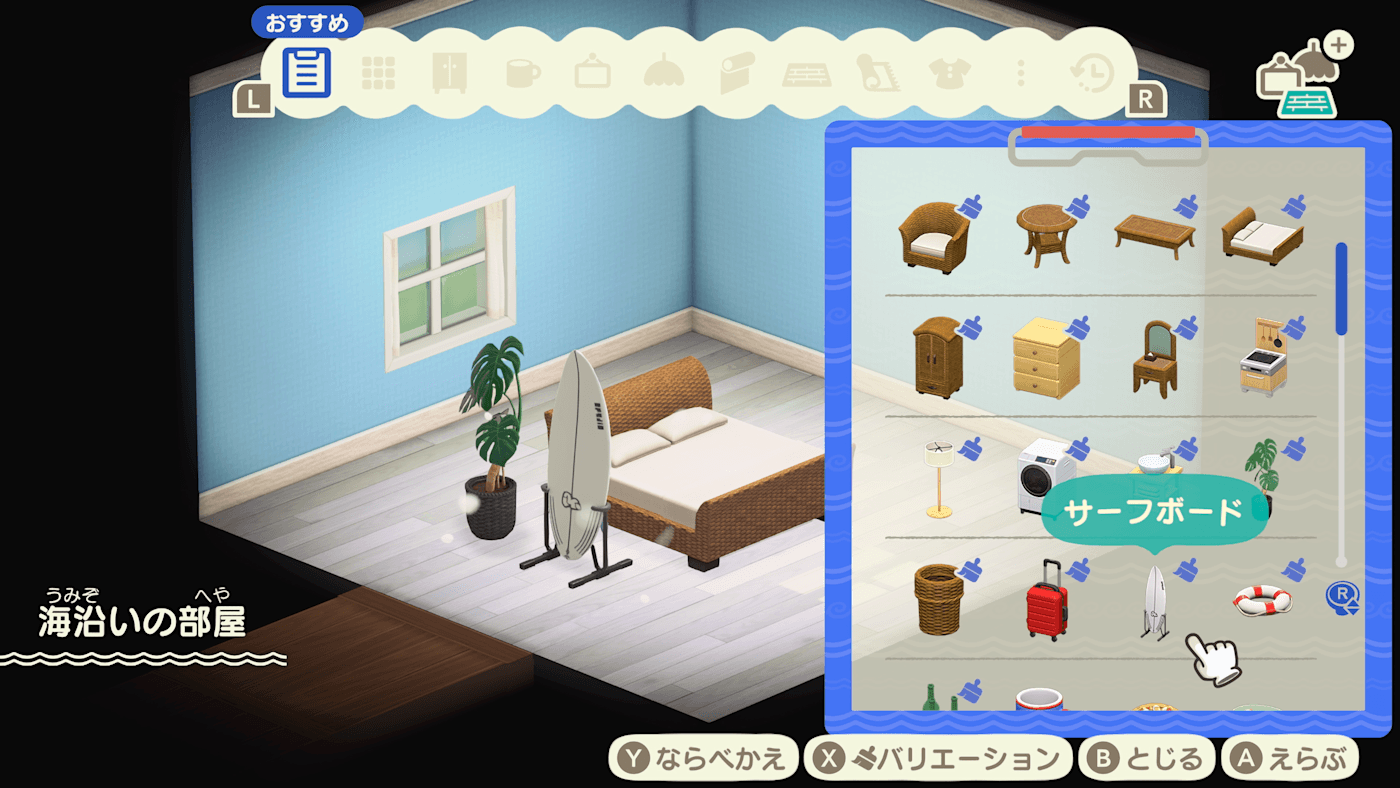Select the flooring category icon
1400x788 pixels.
coord(804,72)
